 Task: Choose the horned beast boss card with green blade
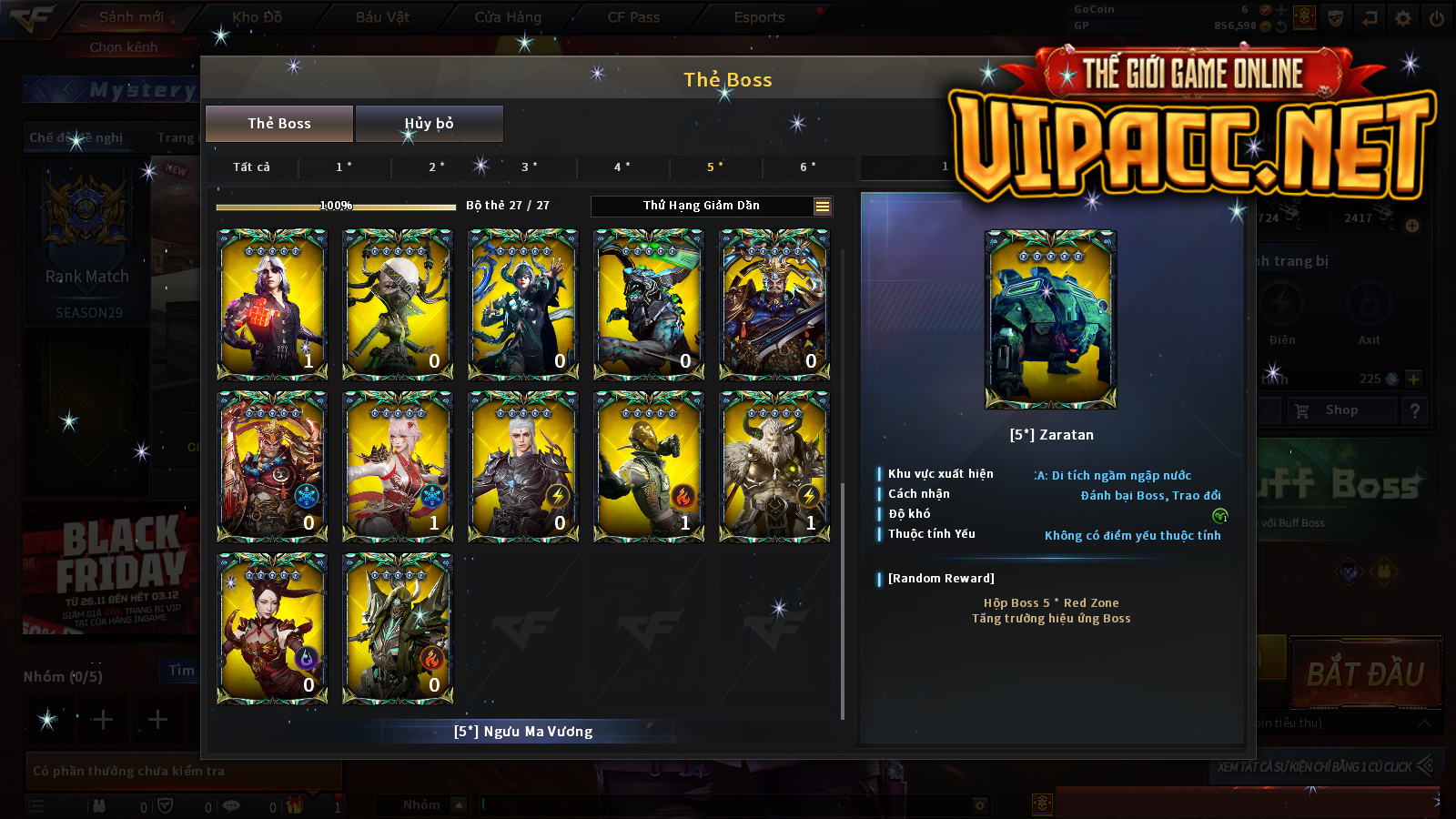[649, 304]
